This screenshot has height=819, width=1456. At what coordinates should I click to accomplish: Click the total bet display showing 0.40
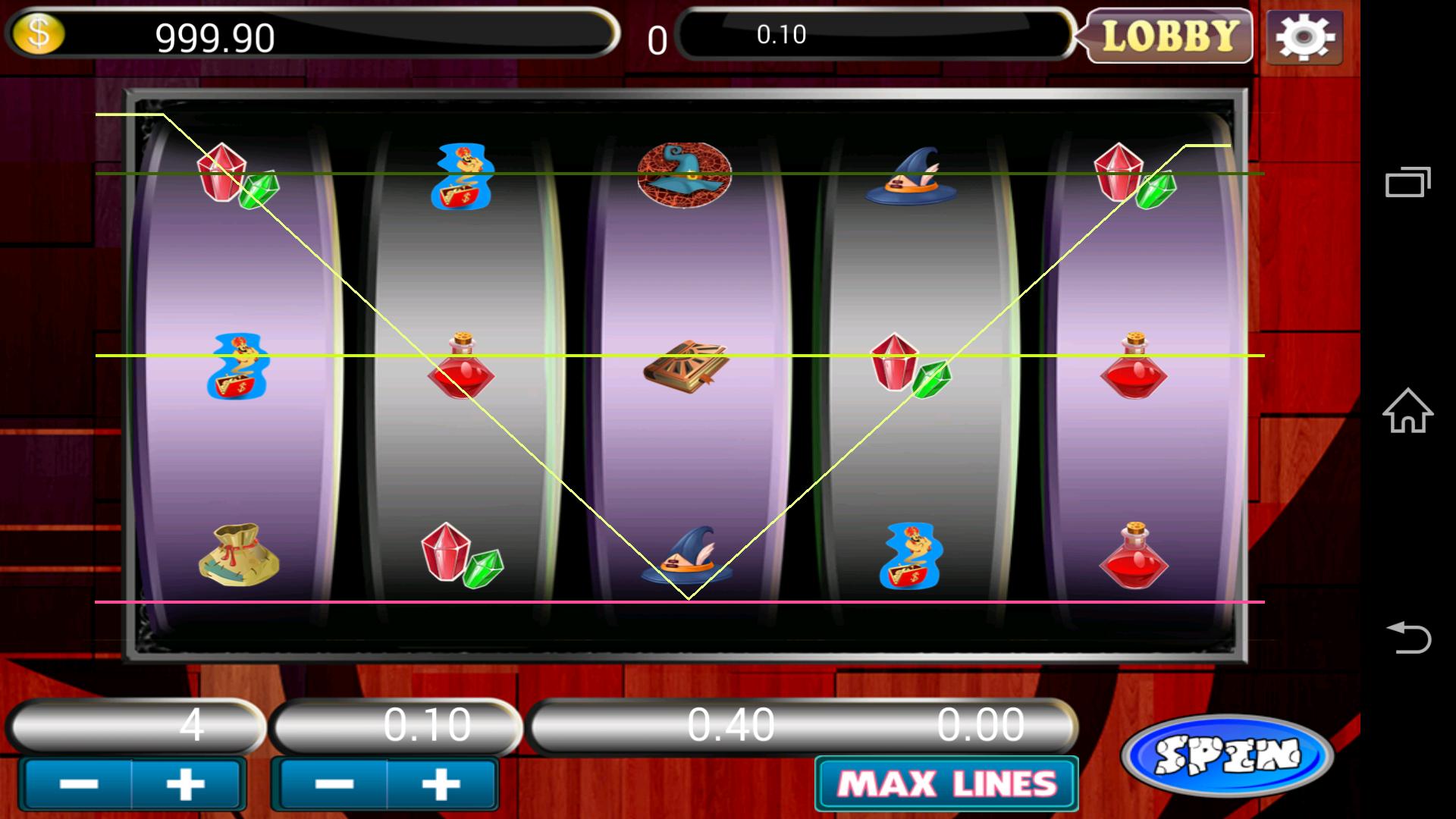coord(732,726)
